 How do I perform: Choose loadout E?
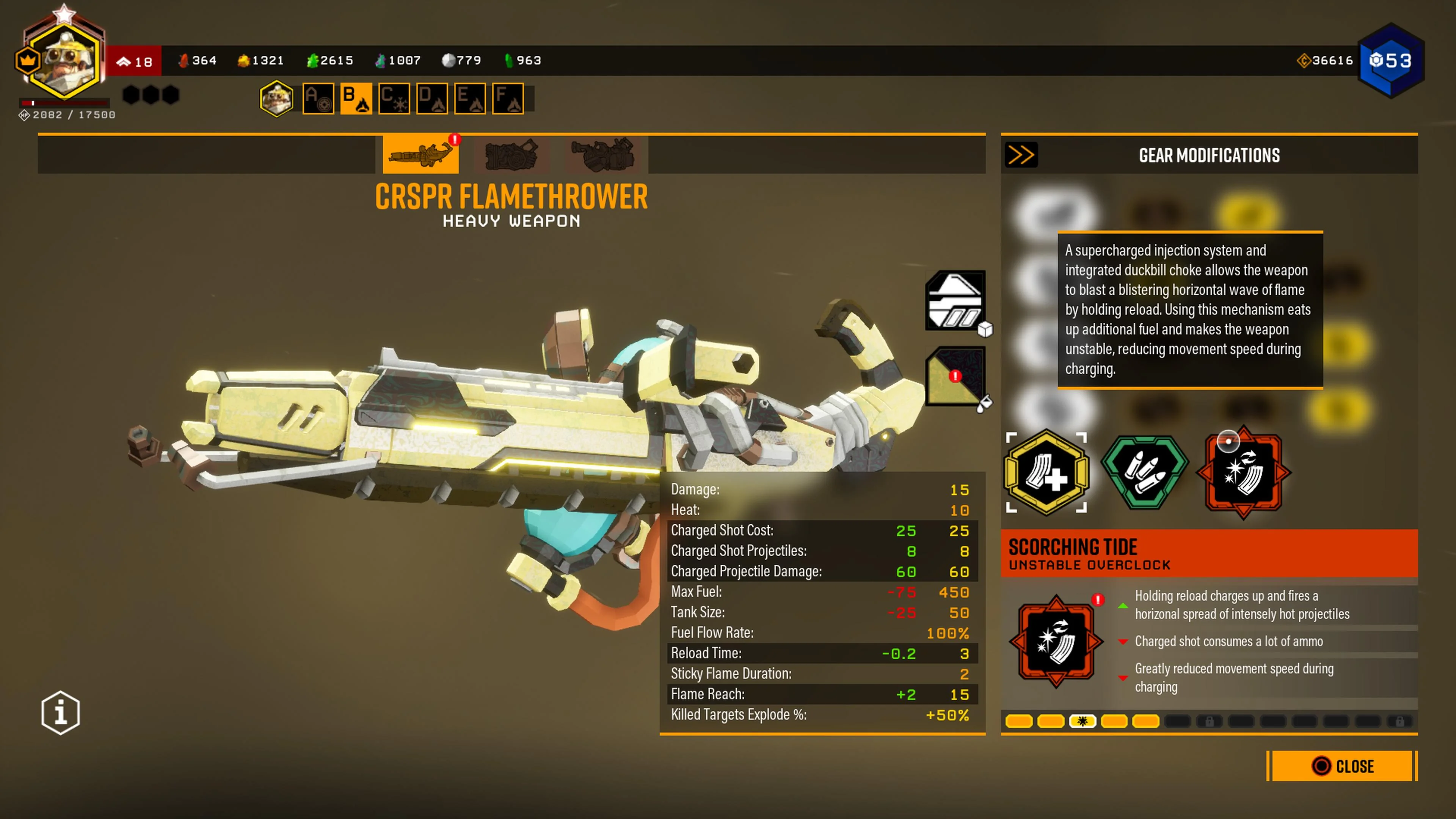[x=470, y=99]
